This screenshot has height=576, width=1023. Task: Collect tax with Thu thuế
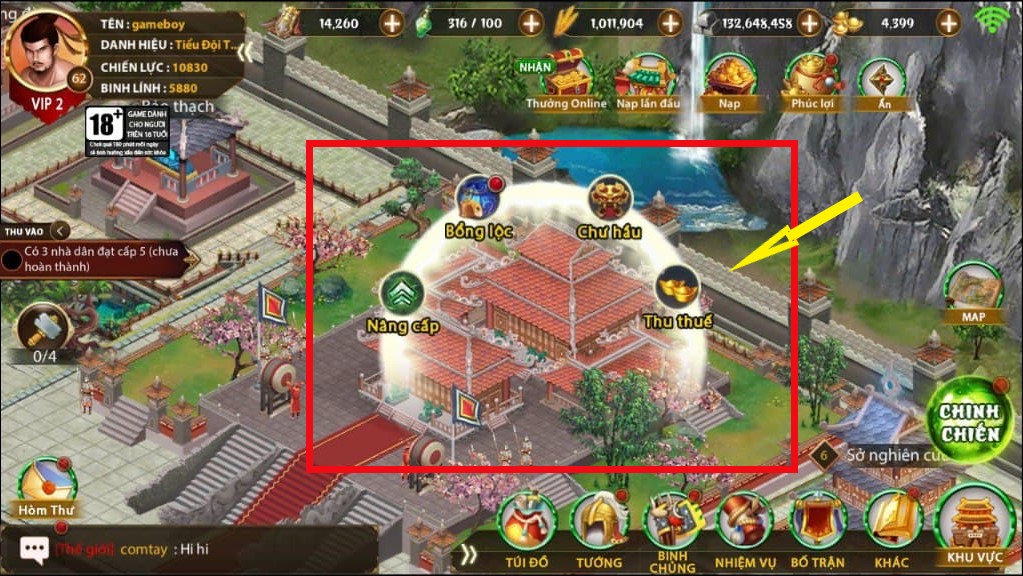[678, 289]
